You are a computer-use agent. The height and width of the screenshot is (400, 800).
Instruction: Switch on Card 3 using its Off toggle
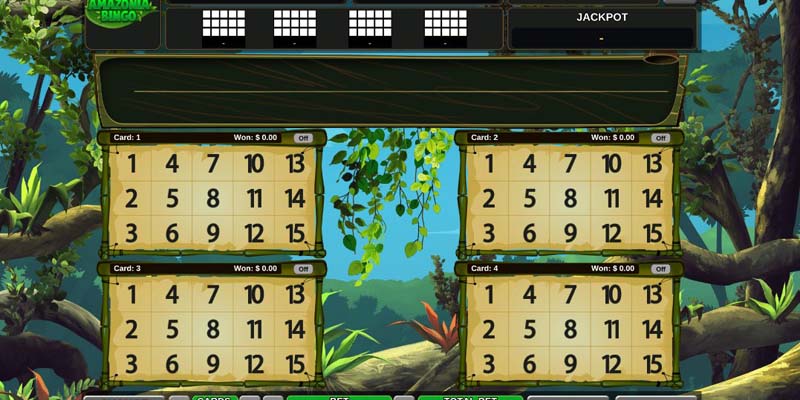pyautogui.click(x=302, y=269)
